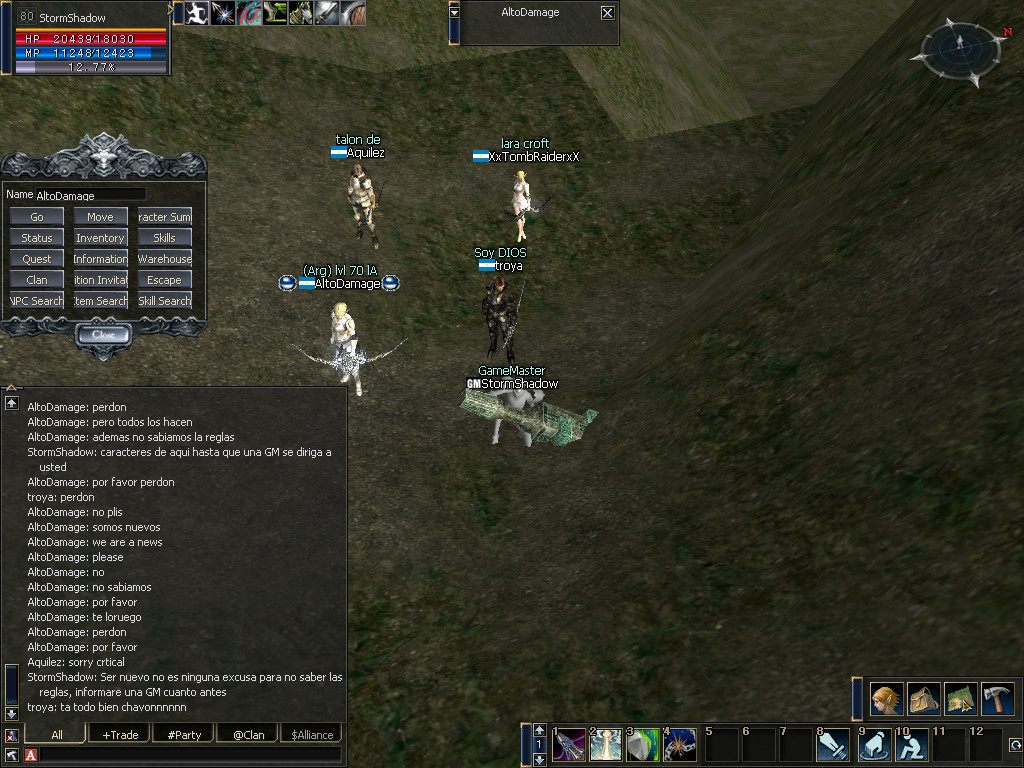Click the Go button in GM panel

click(37, 217)
